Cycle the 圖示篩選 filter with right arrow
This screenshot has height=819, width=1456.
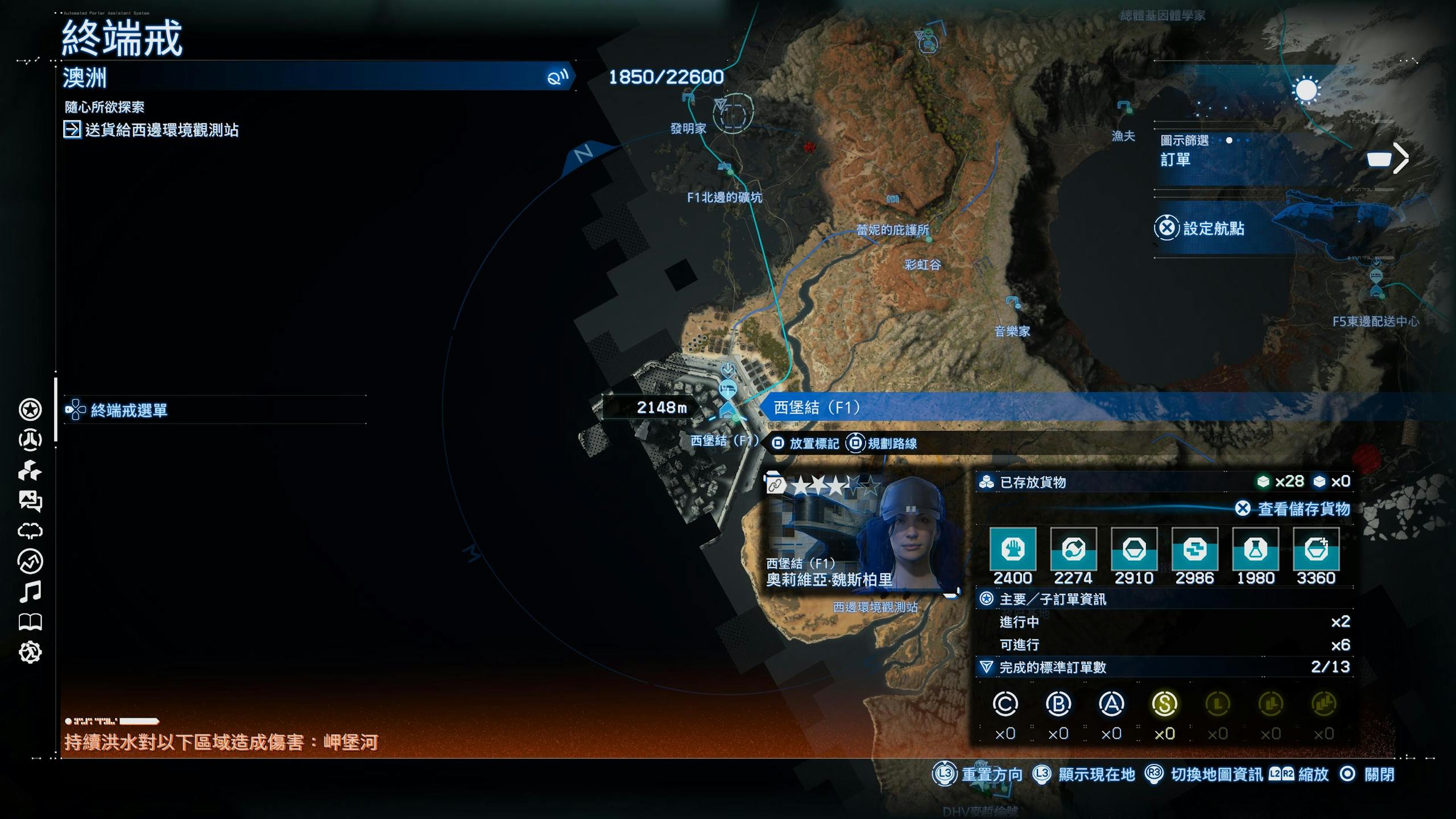pyautogui.click(x=1401, y=158)
